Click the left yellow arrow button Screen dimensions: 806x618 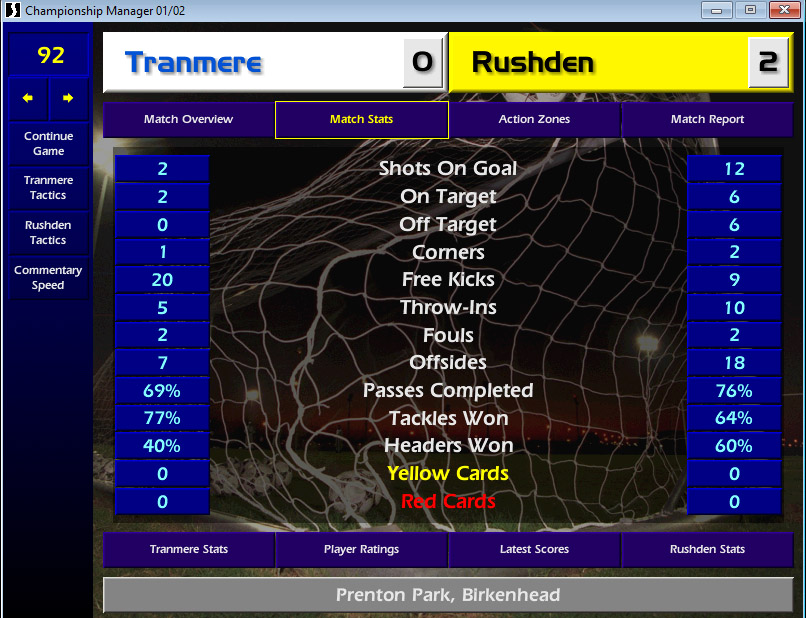click(28, 98)
